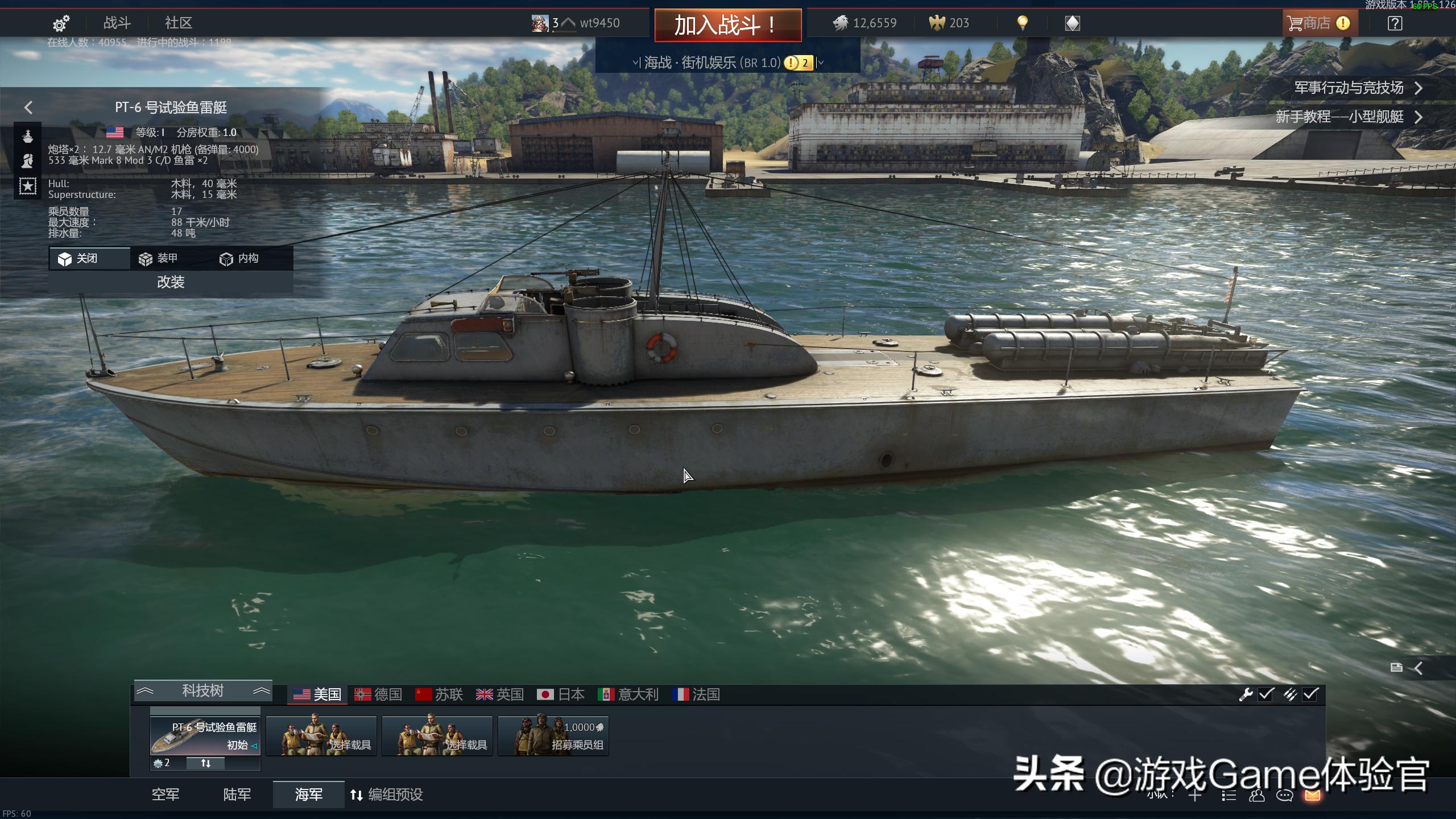The image size is (1456, 819).
Task: Expand the 海战·街机娱乐 game mode dropdown
Action: point(819,63)
